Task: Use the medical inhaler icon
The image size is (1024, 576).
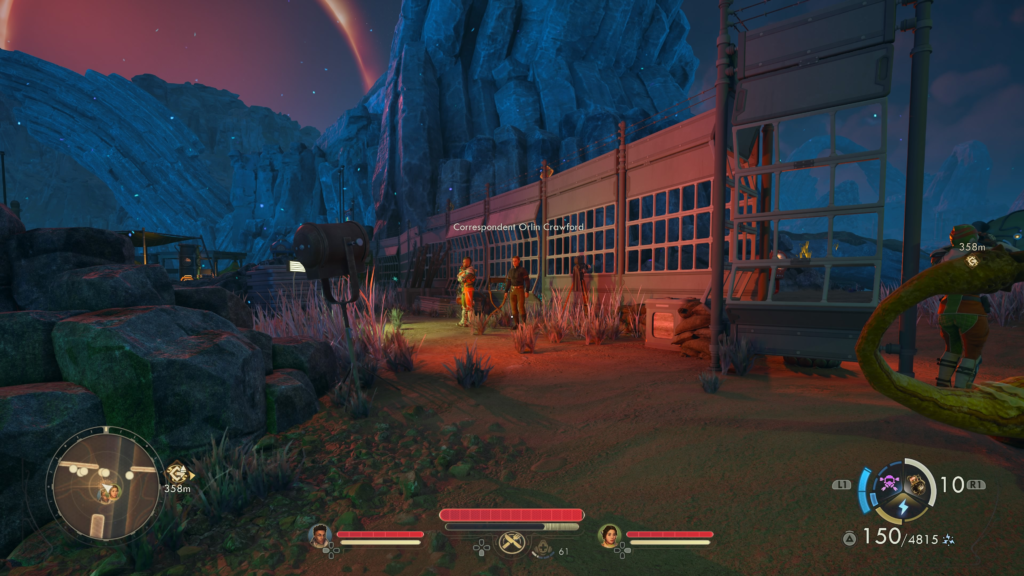Action: tap(542, 548)
